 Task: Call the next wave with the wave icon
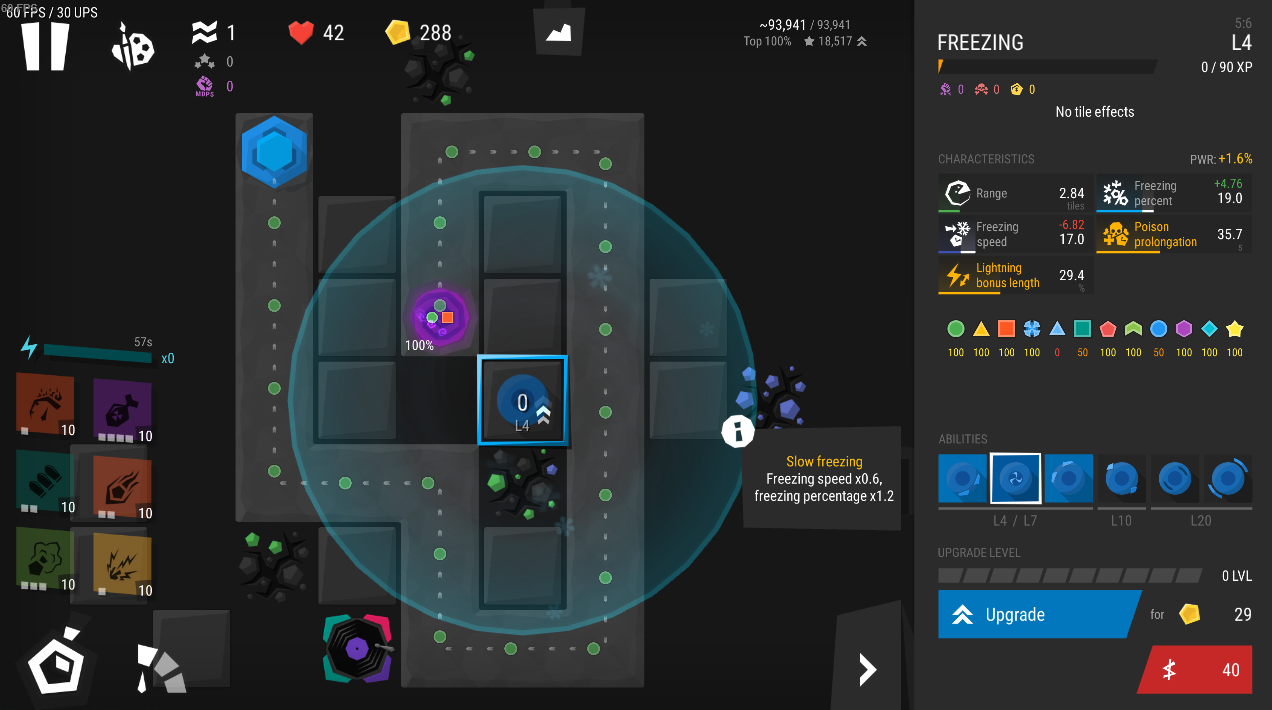204,33
